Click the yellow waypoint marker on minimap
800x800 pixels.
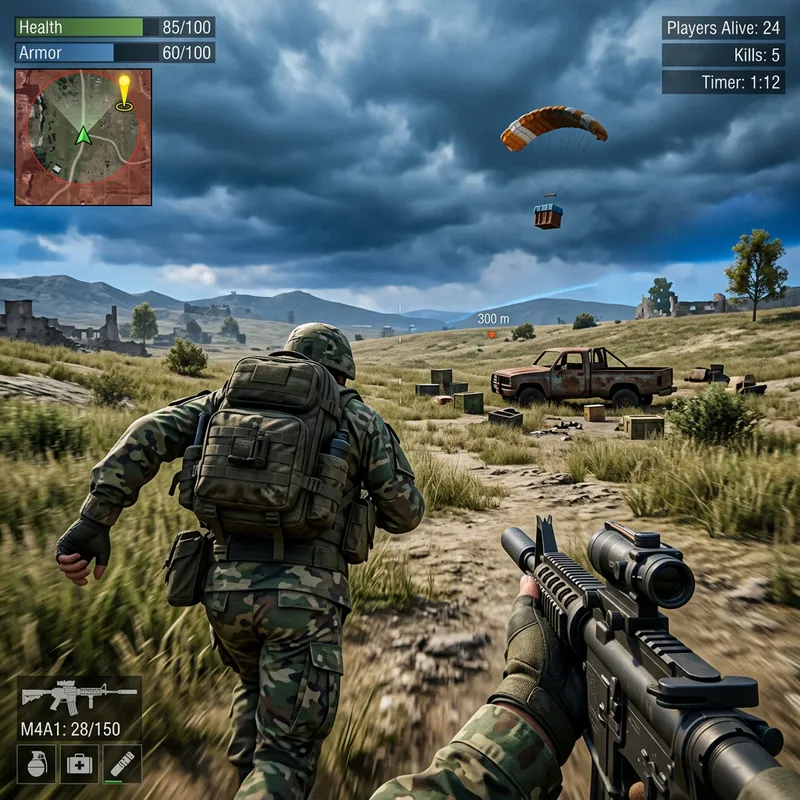[124, 90]
